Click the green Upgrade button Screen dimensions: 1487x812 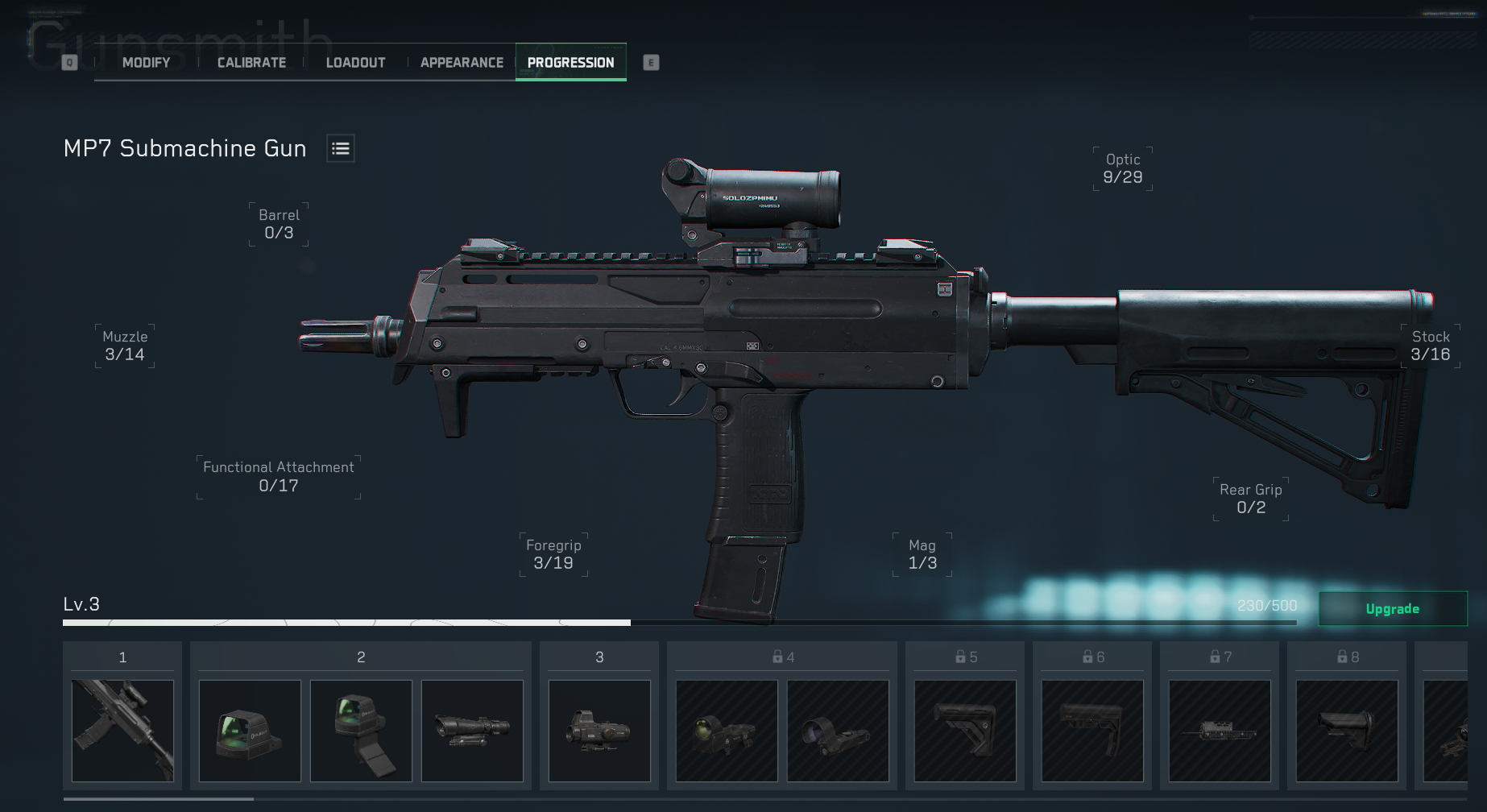click(1392, 609)
